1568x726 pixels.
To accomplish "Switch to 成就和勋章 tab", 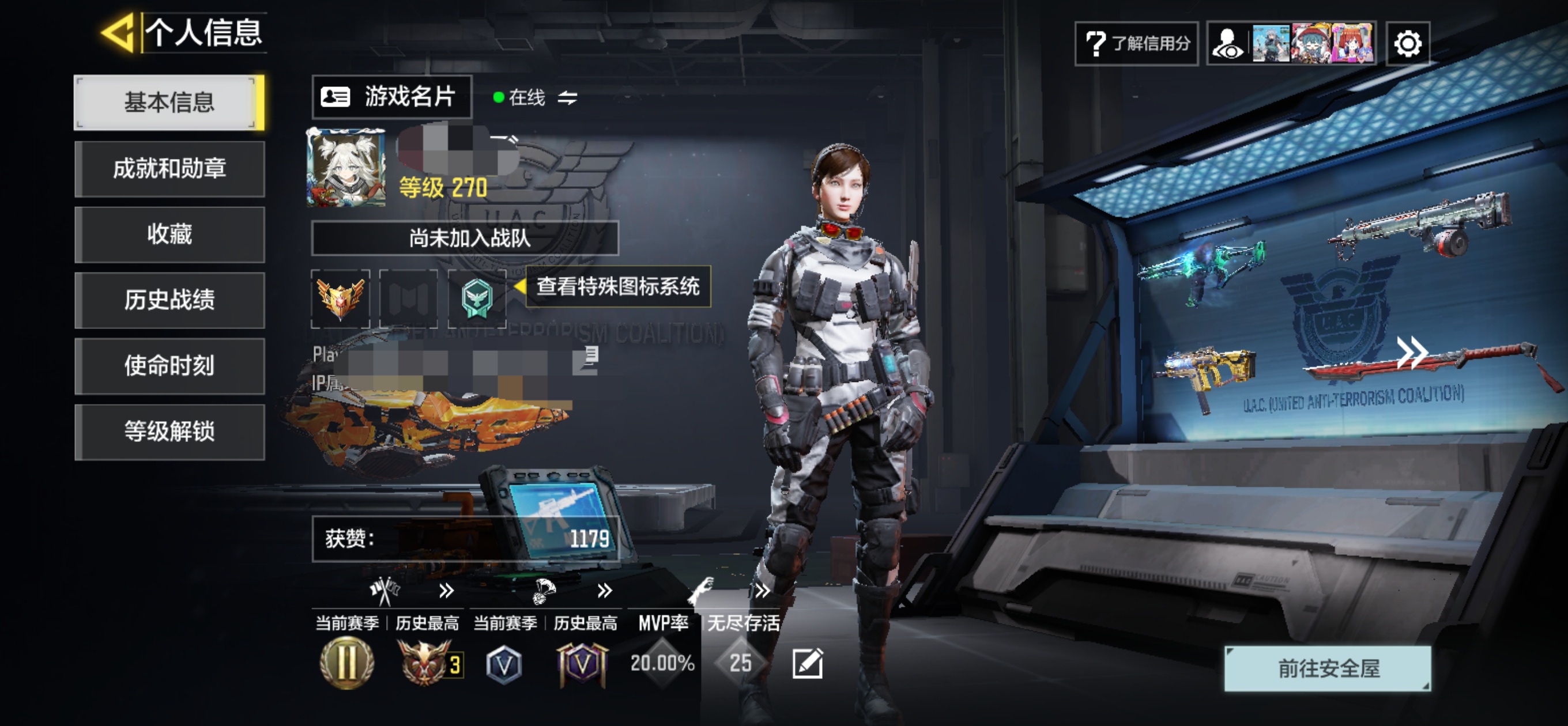I will (169, 169).
